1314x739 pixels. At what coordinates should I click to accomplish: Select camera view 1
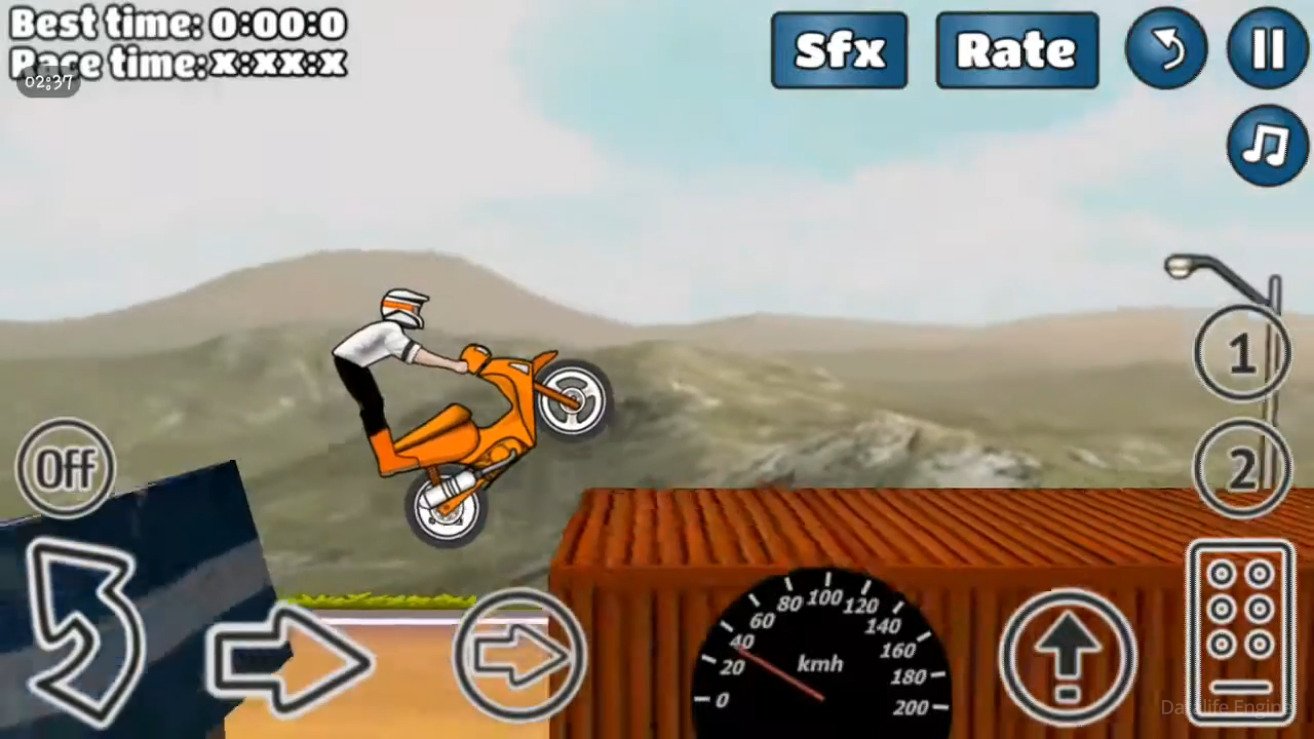tap(1240, 356)
